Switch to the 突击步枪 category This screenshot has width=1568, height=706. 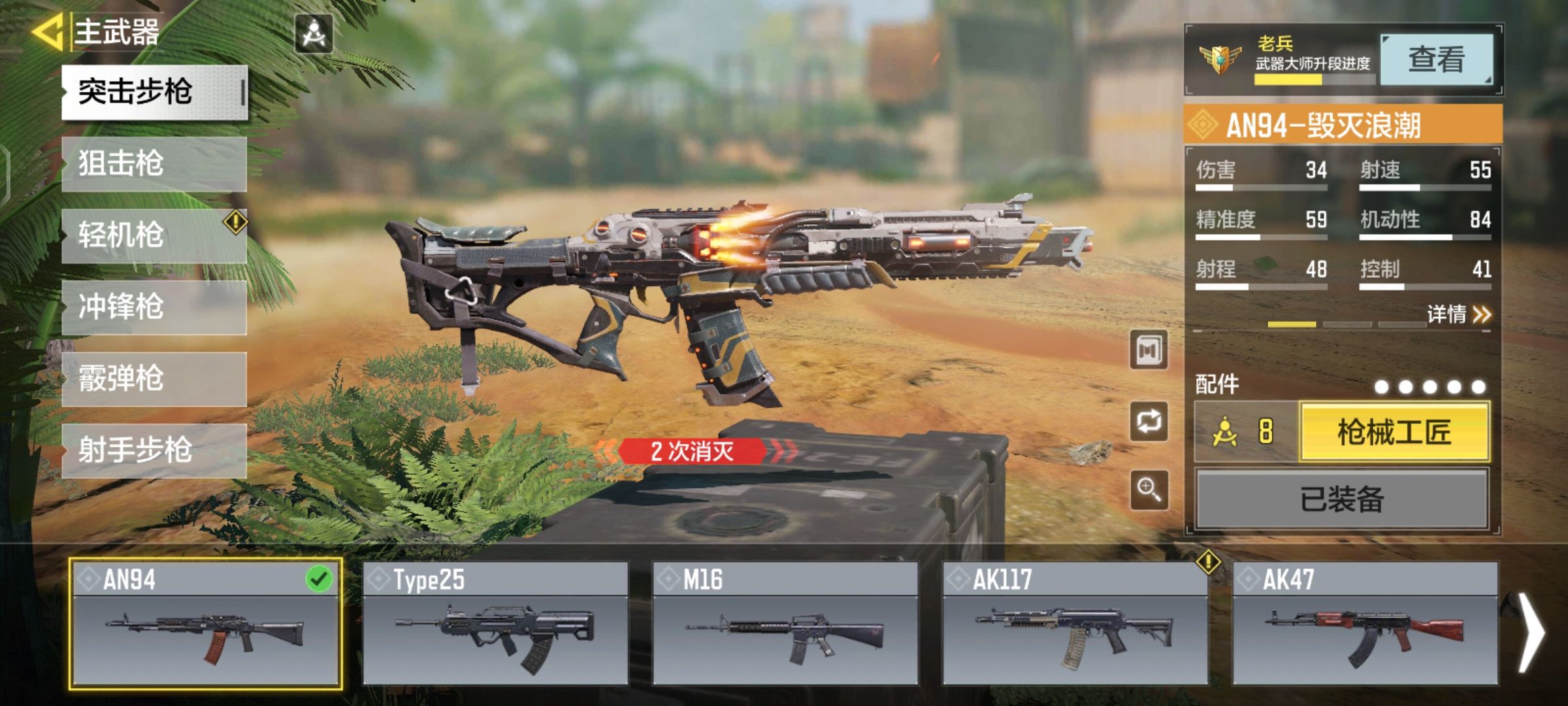click(154, 92)
